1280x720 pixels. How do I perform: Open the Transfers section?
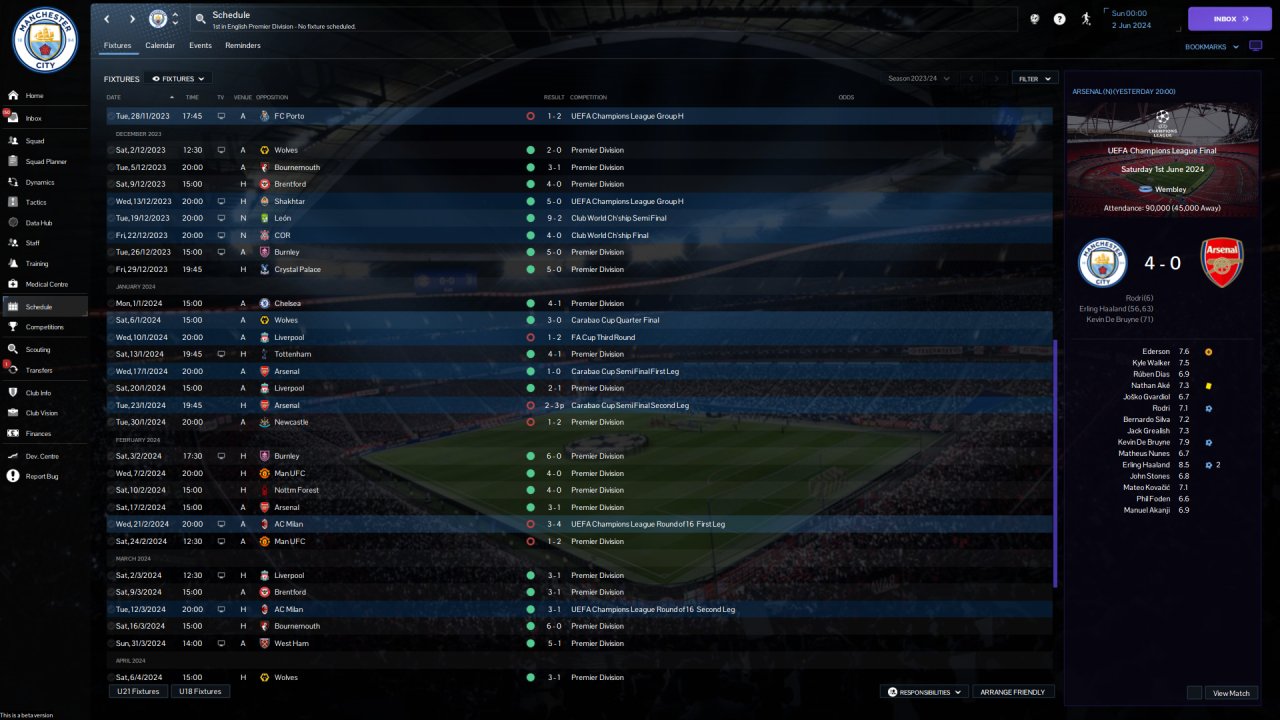click(39, 370)
